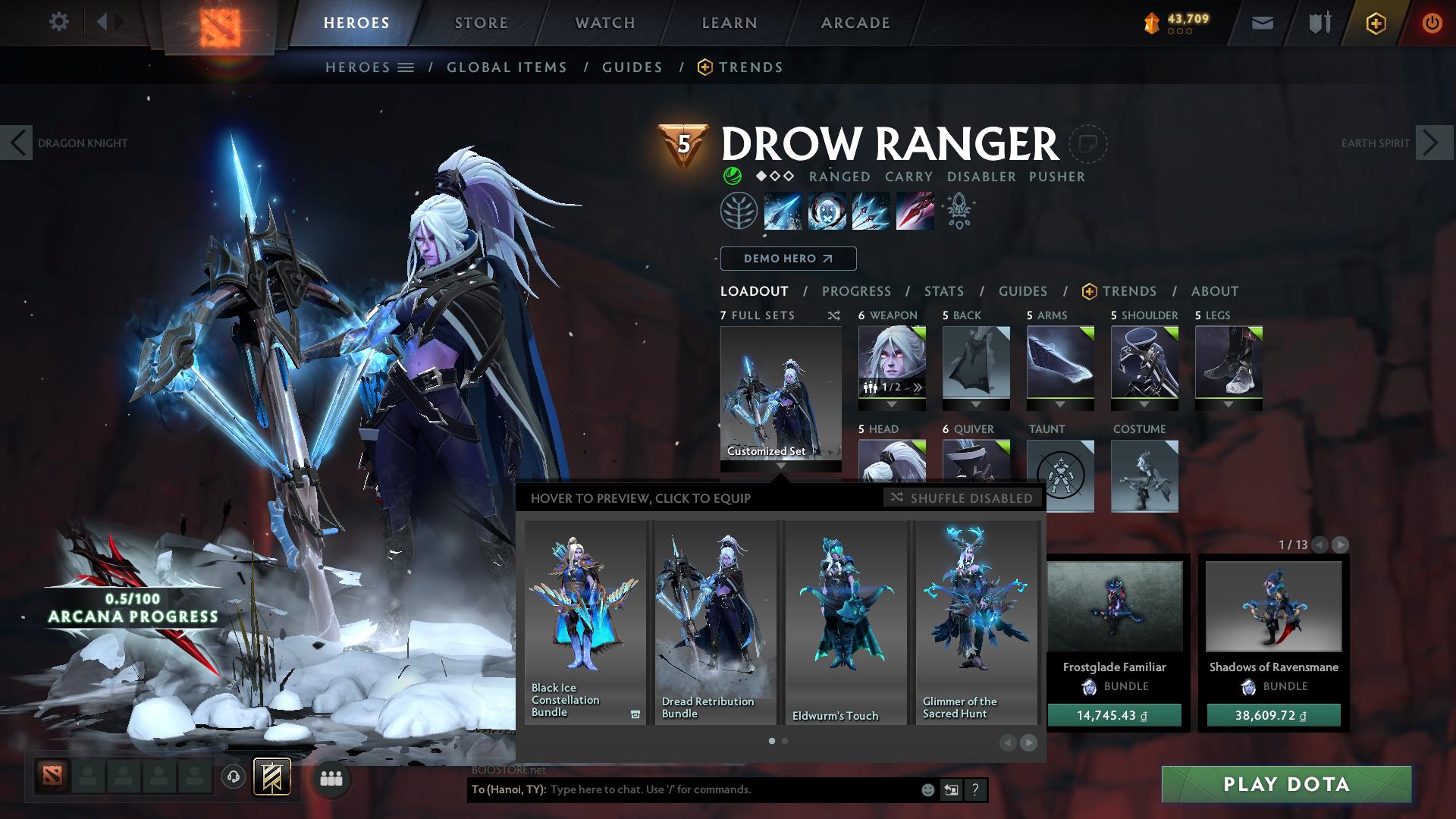Toggle the Taunt slot in the loadout
Image resolution: width=1456 pixels, height=819 pixels.
[1060, 474]
